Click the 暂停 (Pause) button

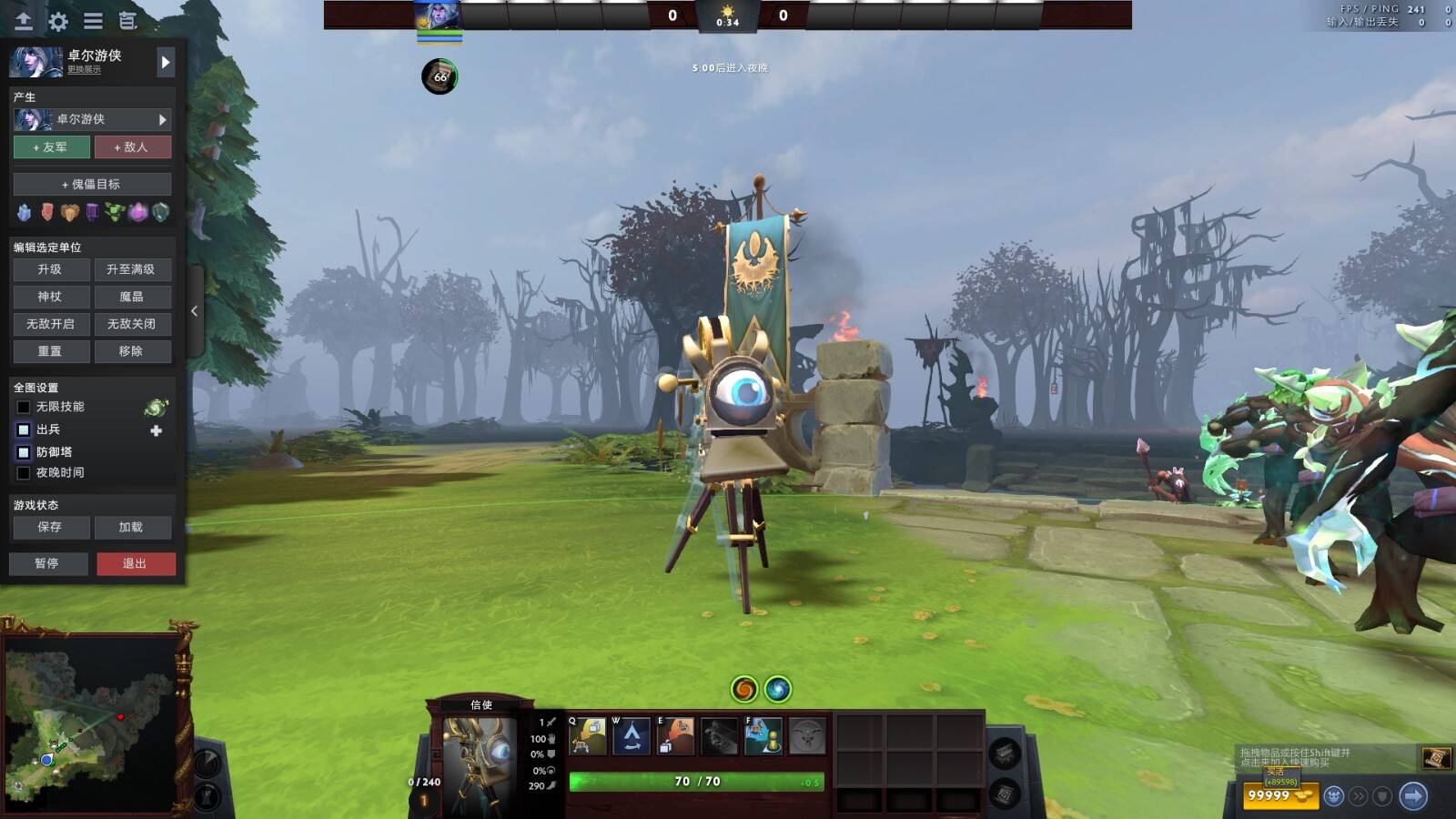click(48, 563)
